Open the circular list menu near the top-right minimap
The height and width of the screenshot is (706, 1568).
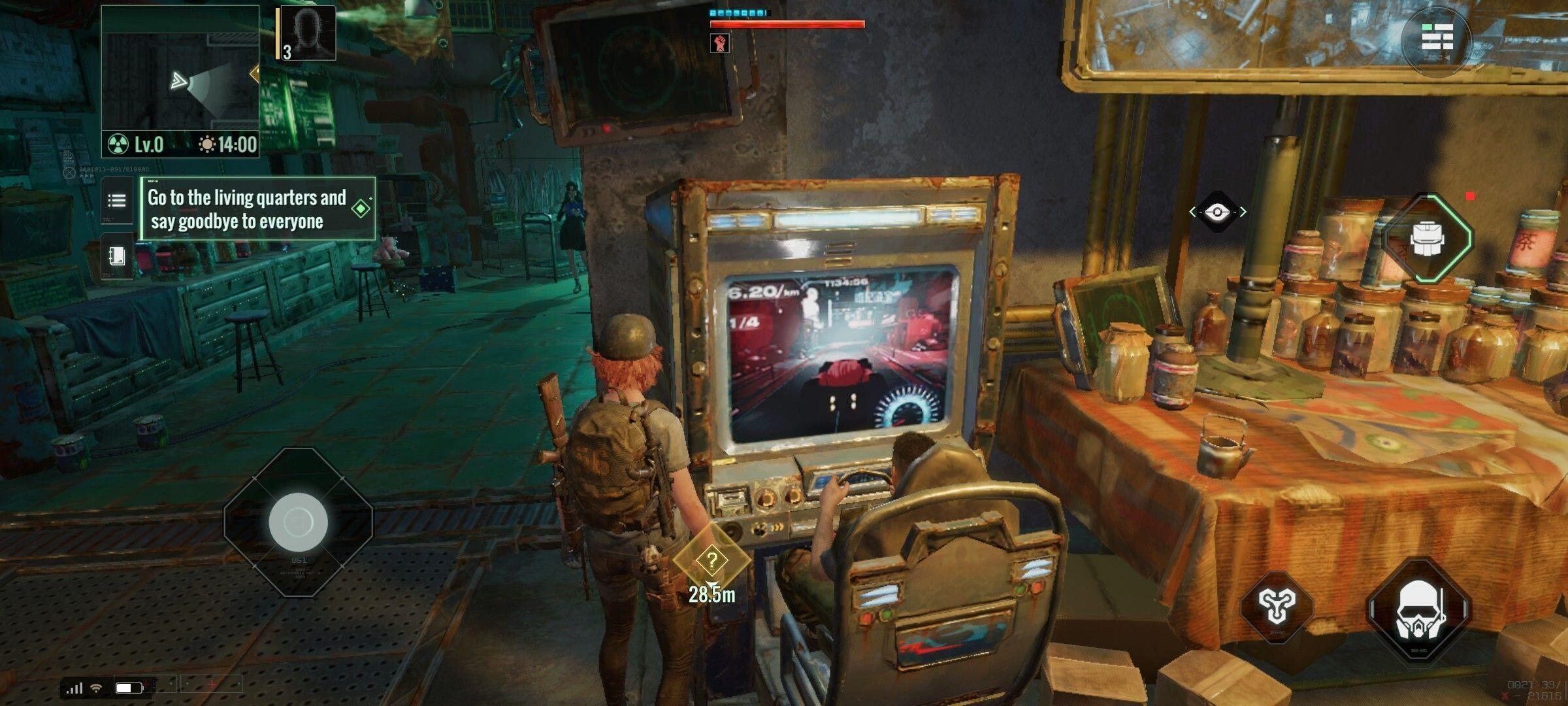1437,37
